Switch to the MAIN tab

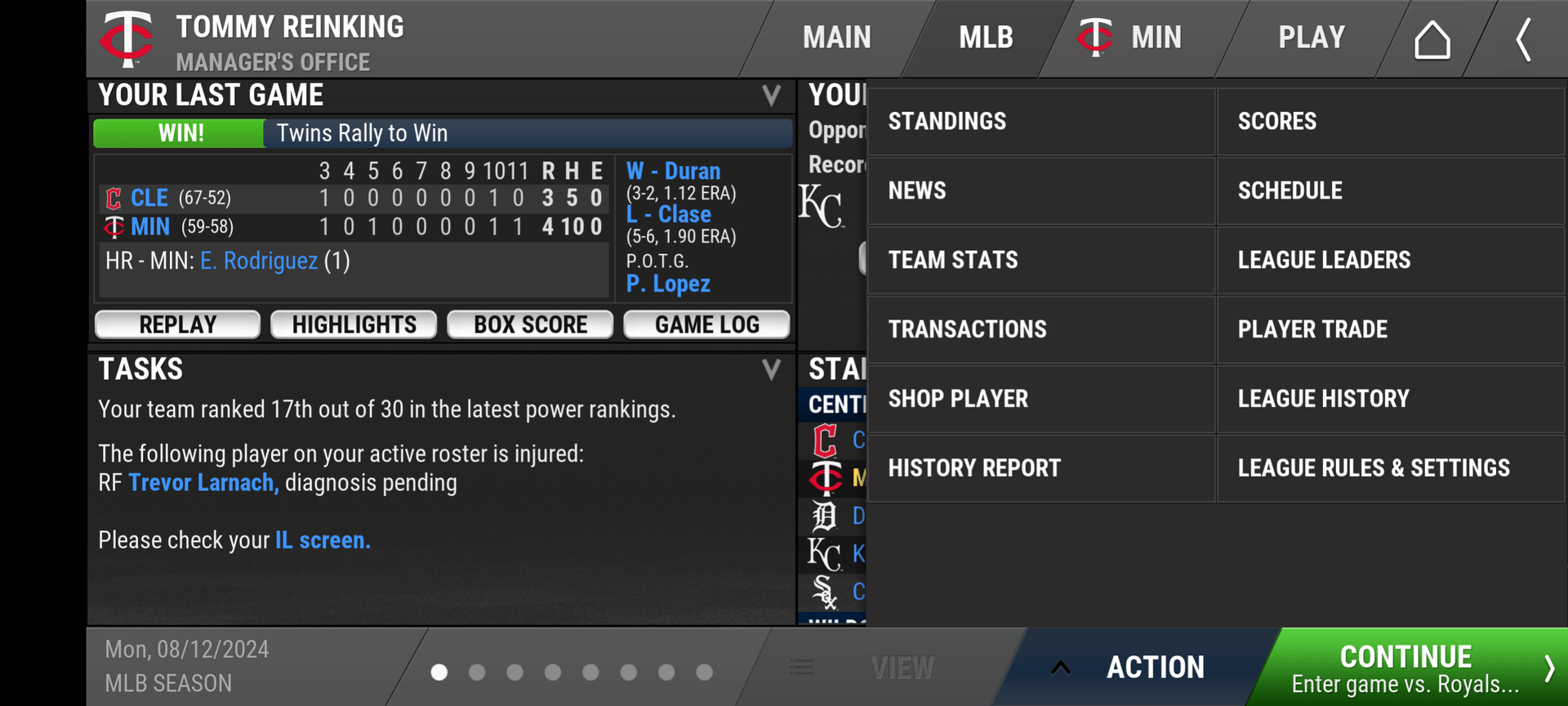coord(836,38)
